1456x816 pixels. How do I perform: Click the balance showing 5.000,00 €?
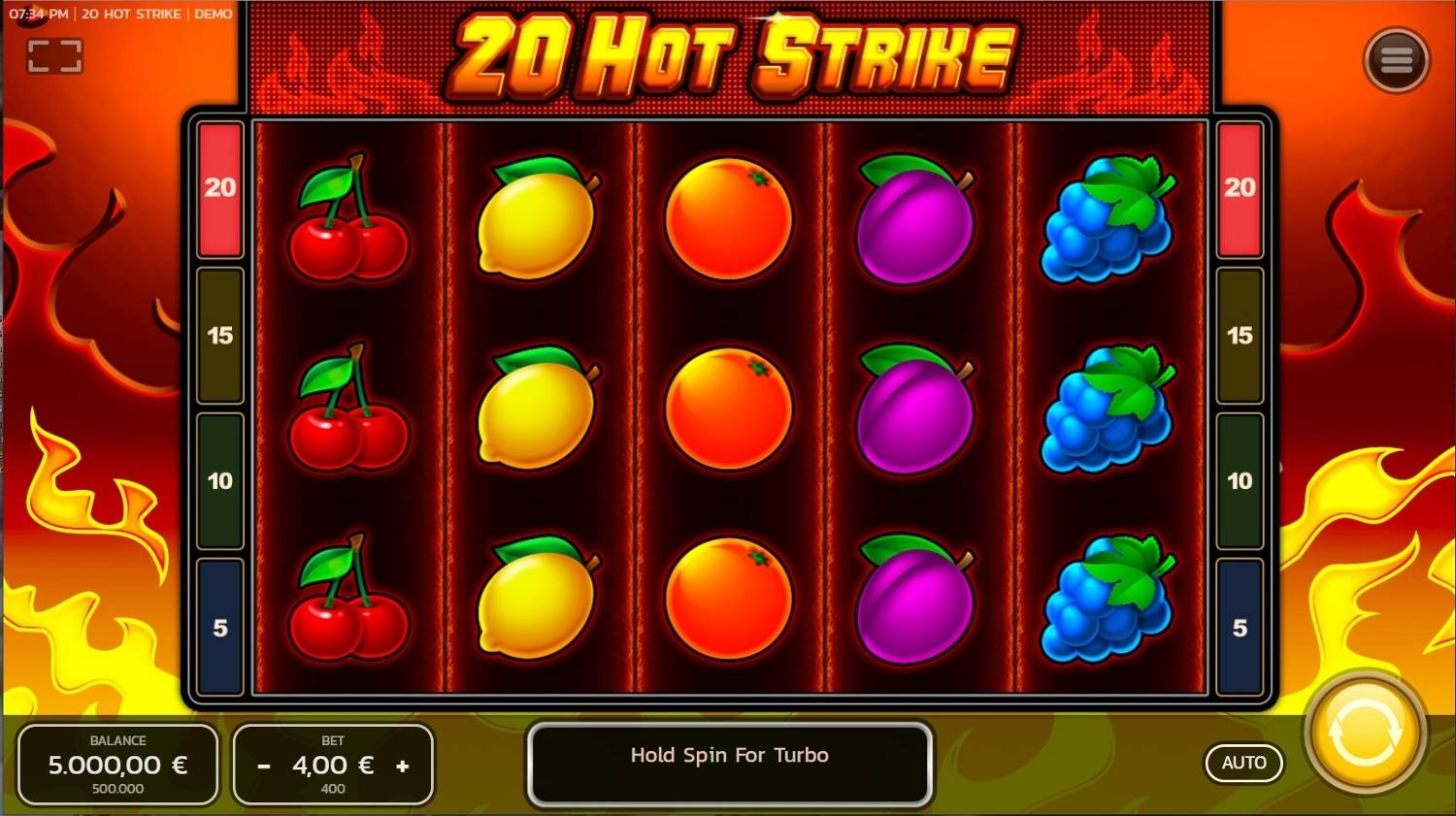pos(118,765)
